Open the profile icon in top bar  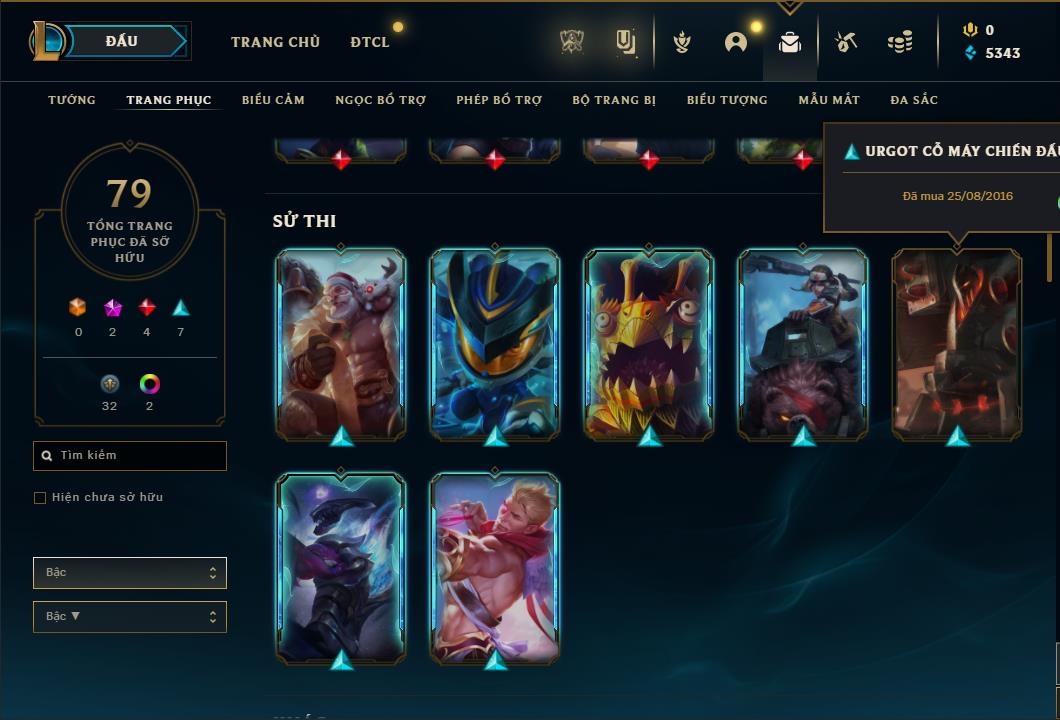click(x=736, y=42)
